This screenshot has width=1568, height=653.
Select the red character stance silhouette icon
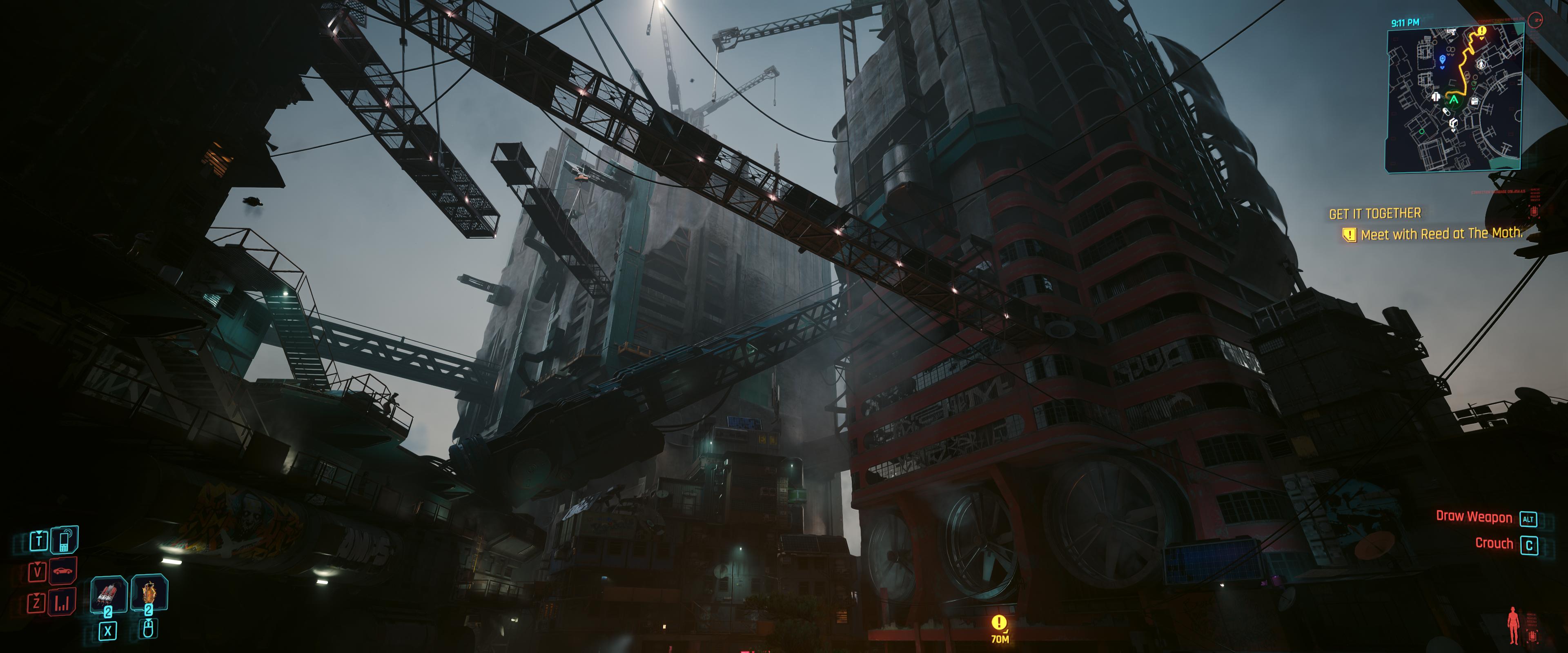pos(1513,624)
